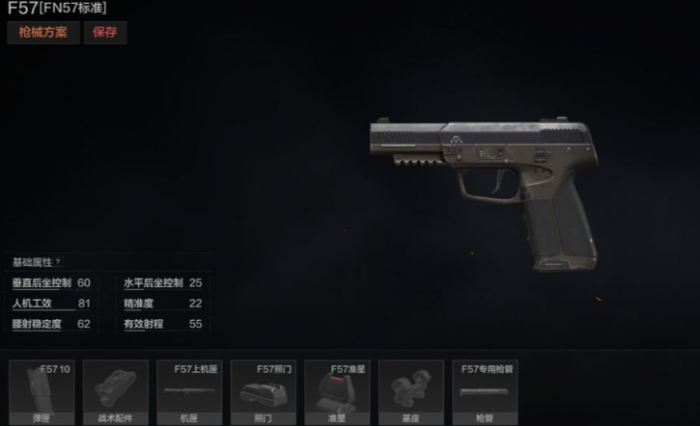This screenshot has height=426, width=700.
Task: Select the 枪管 F57 barrel slot
Action: click(x=485, y=392)
